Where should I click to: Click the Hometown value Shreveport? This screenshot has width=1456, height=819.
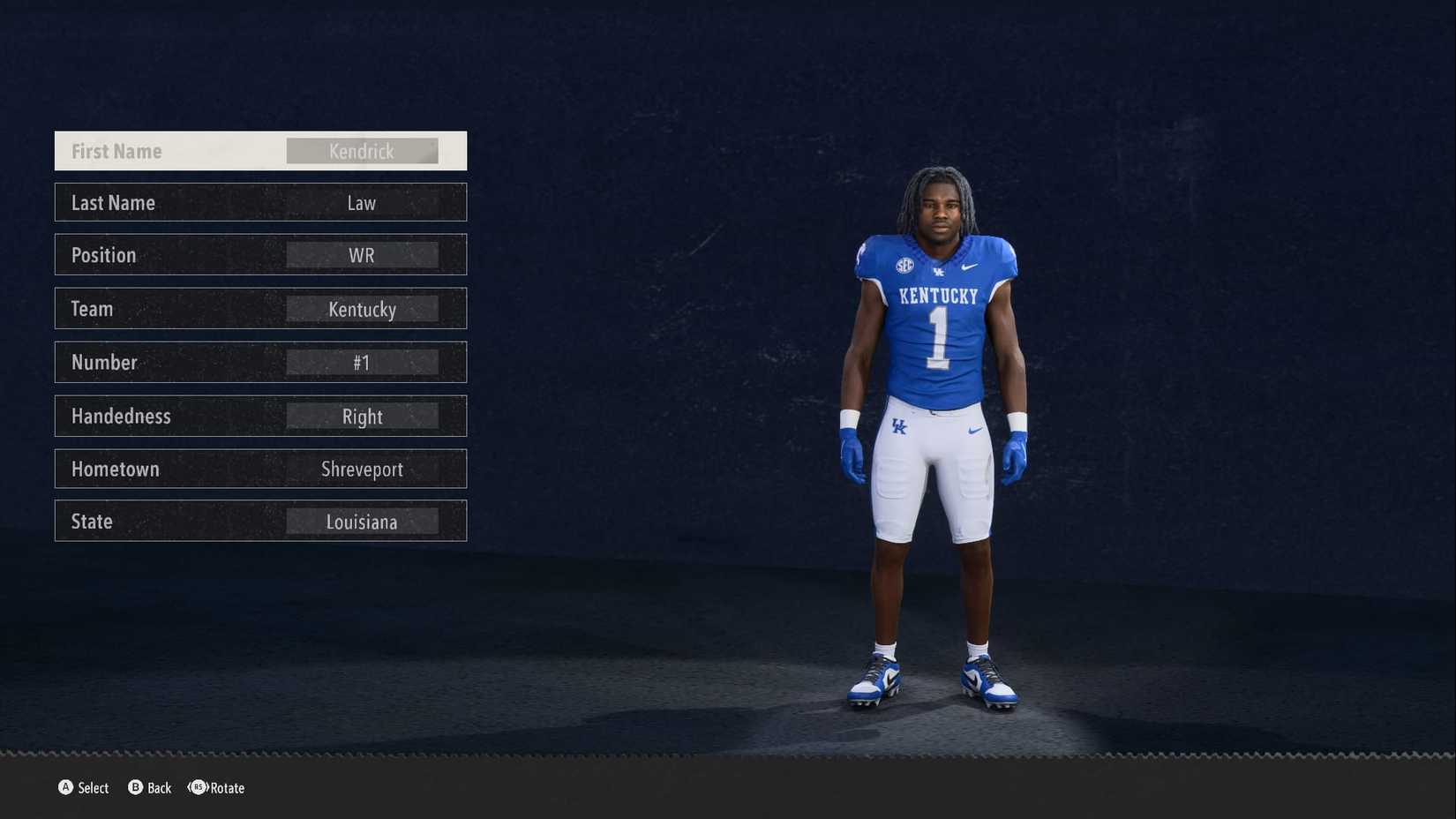click(x=361, y=469)
